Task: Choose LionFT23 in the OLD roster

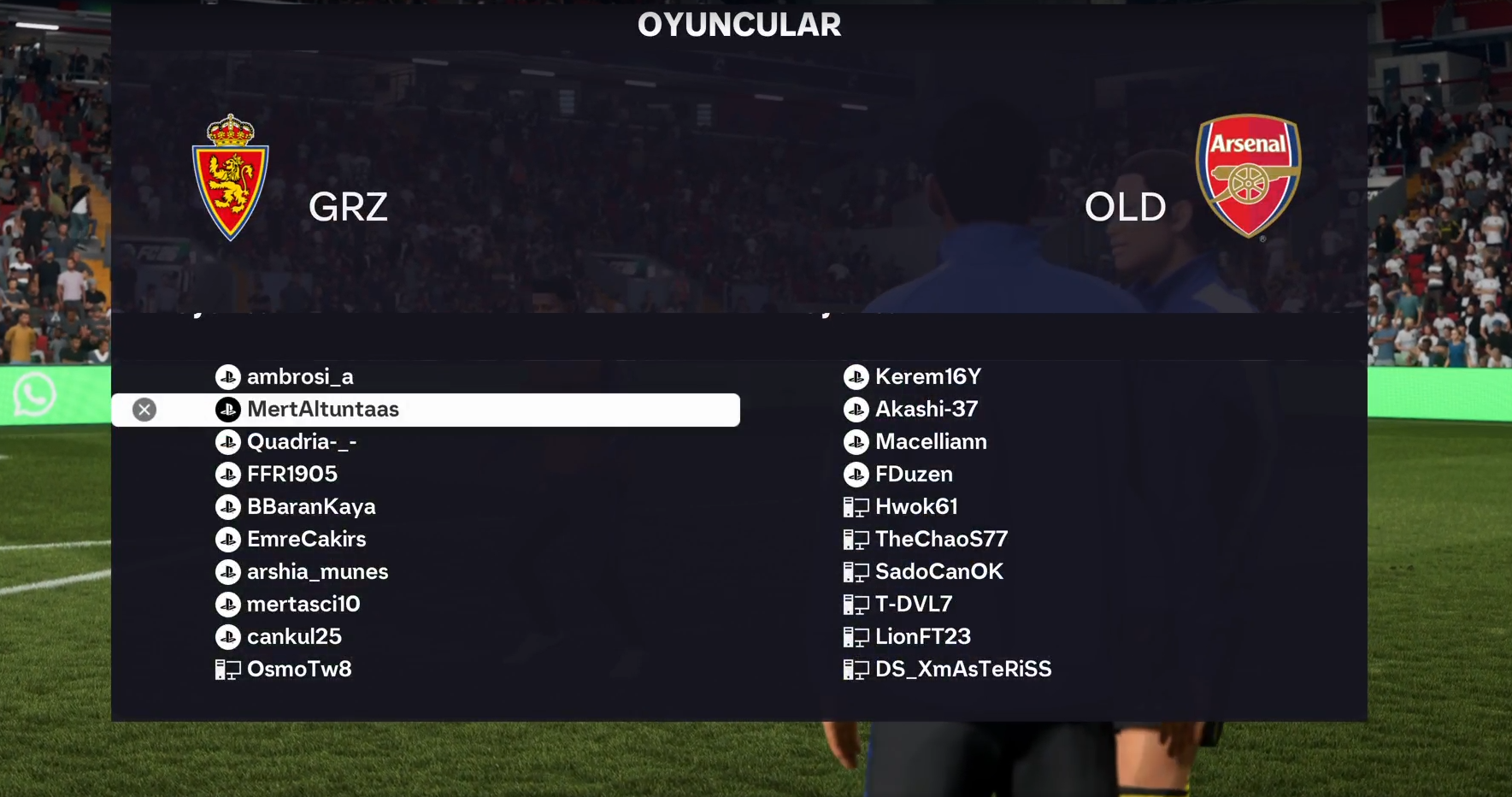Action: pos(922,637)
